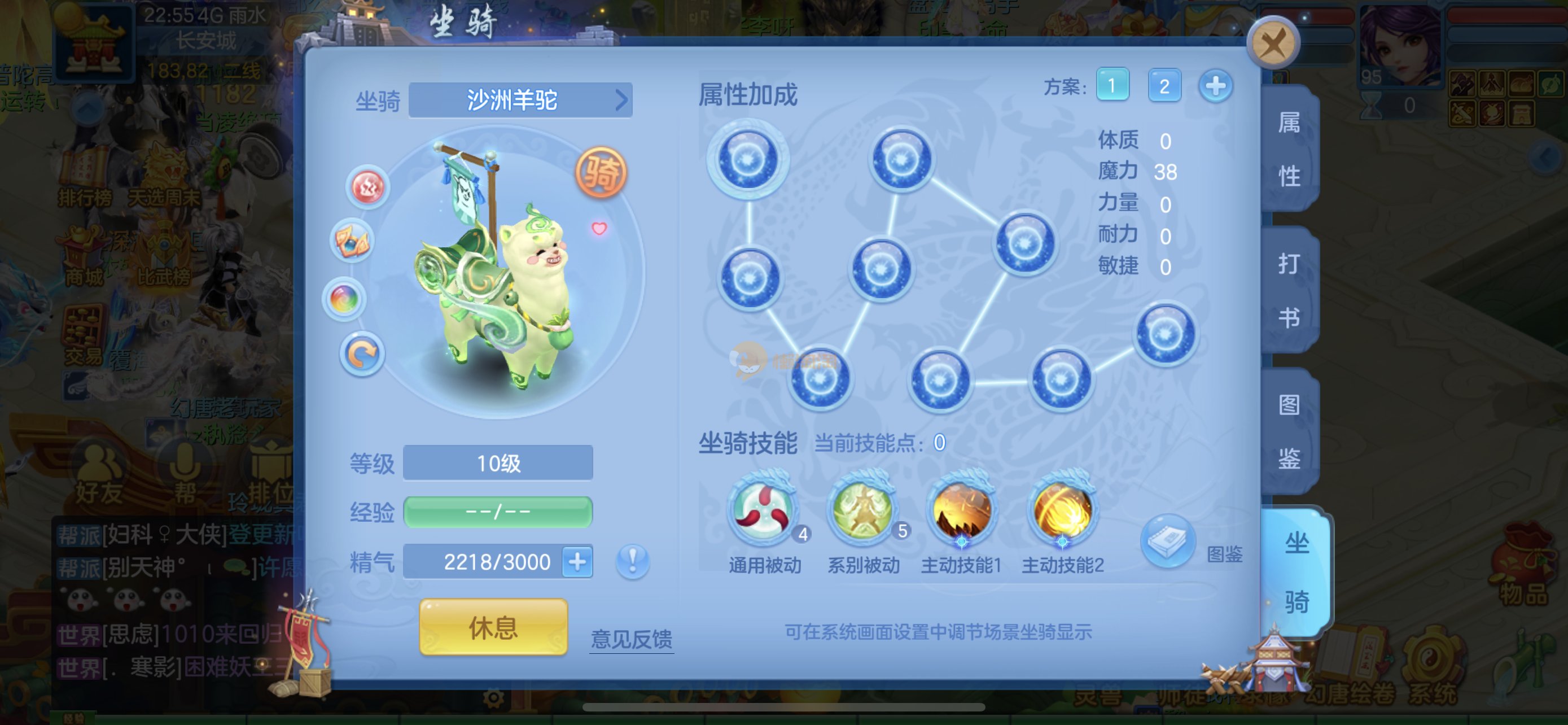Close the mount panel
The height and width of the screenshot is (725, 1568).
(x=1273, y=43)
